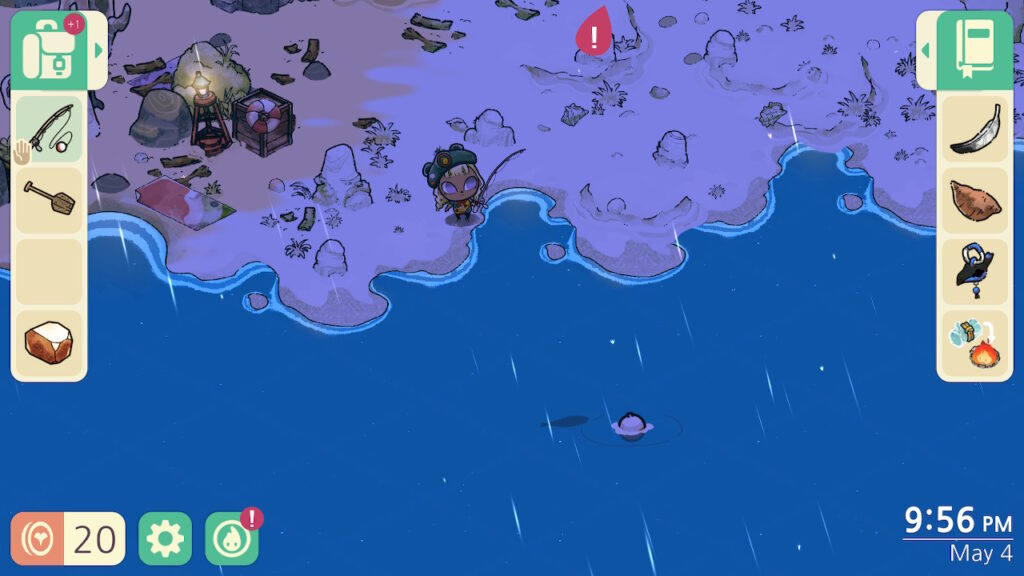Select the fishing rod tool slot

point(49,128)
